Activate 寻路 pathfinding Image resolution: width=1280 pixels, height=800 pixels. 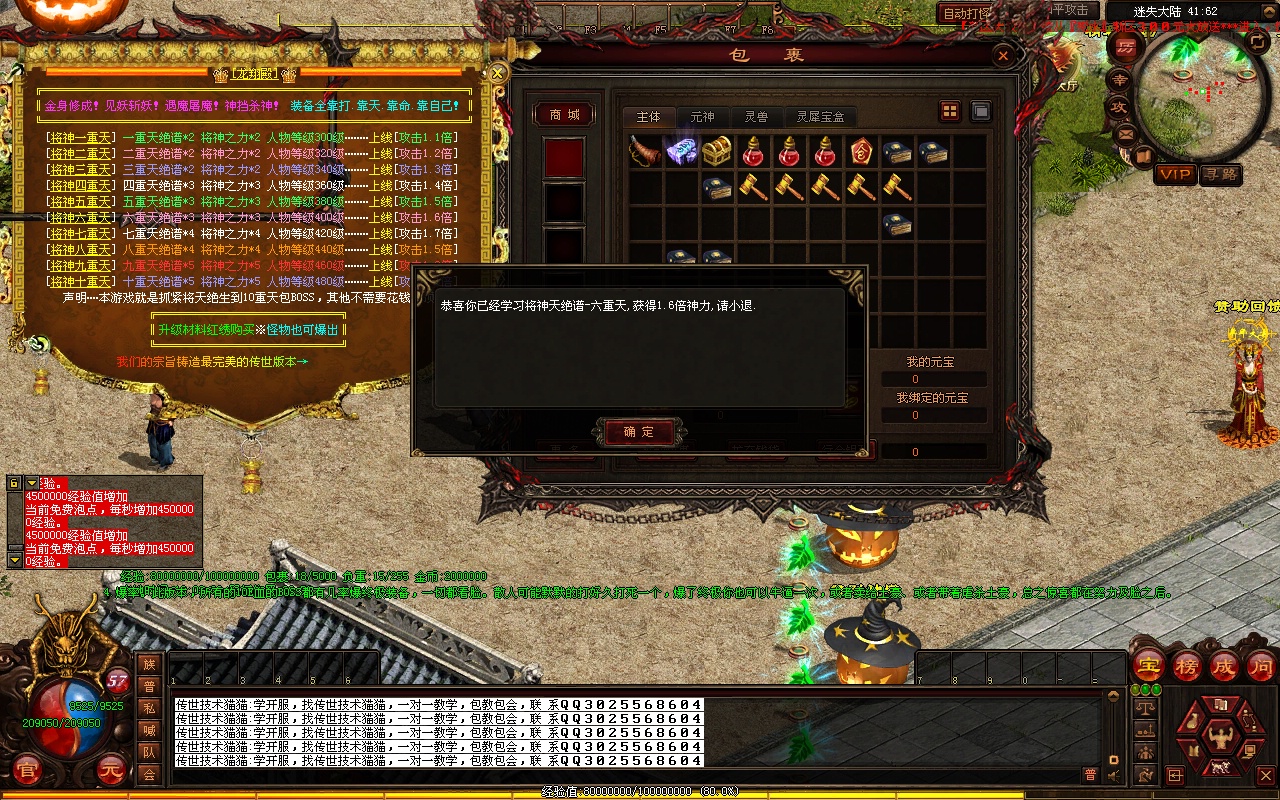pyautogui.click(x=1220, y=174)
